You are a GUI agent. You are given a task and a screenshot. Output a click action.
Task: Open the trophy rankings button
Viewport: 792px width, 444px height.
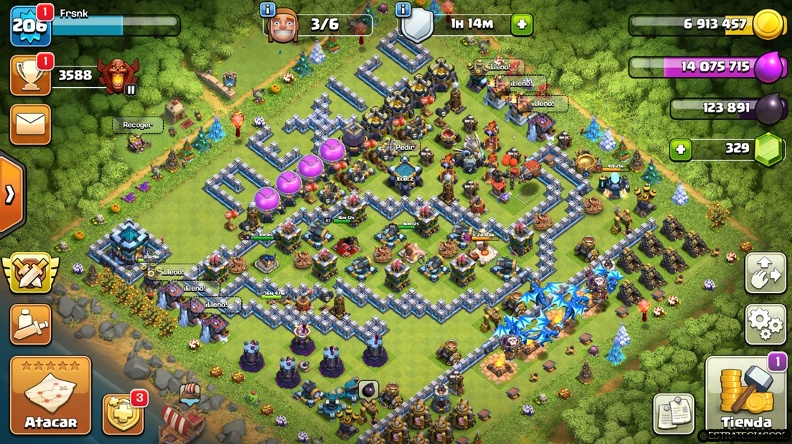point(30,75)
